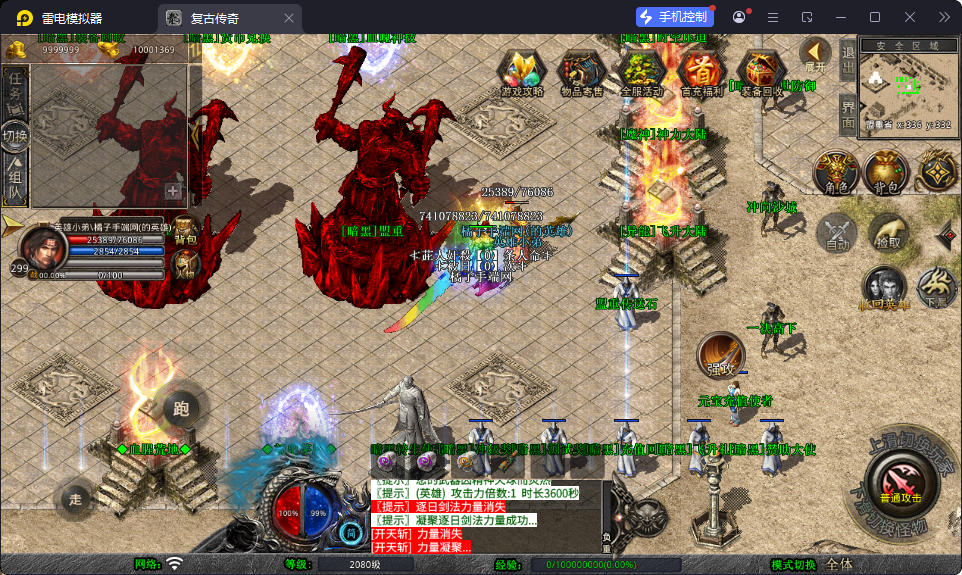The height and width of the screenshot is (575, 962).
Task: Switch to run mode with 跑 button
Action: (x=181, y=407)
